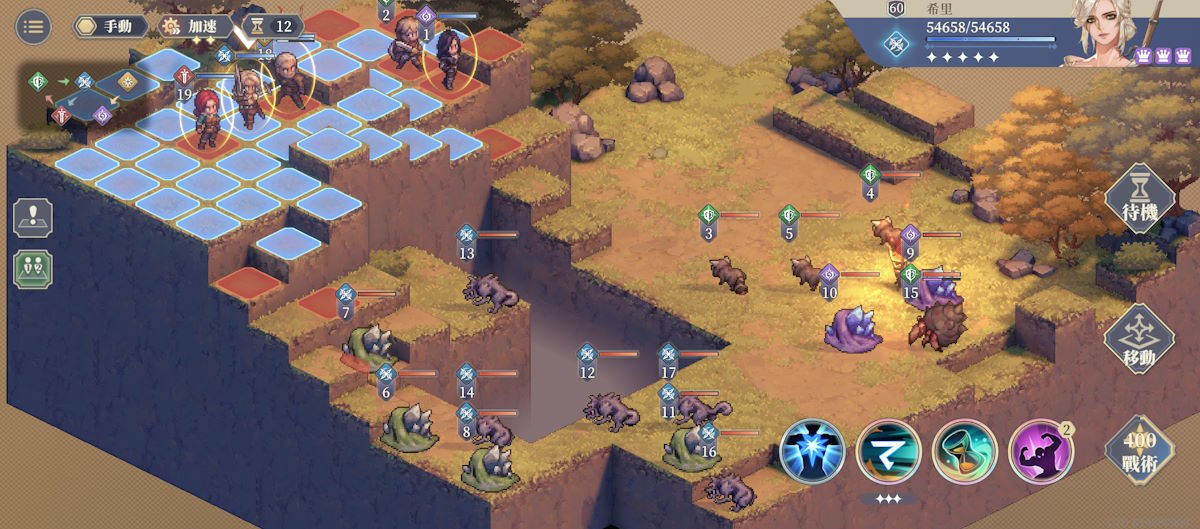The width and height of the screenshot is (1200, 529).
Task: Toggle the 加速 speed-up button
Action: pos(194,26)
